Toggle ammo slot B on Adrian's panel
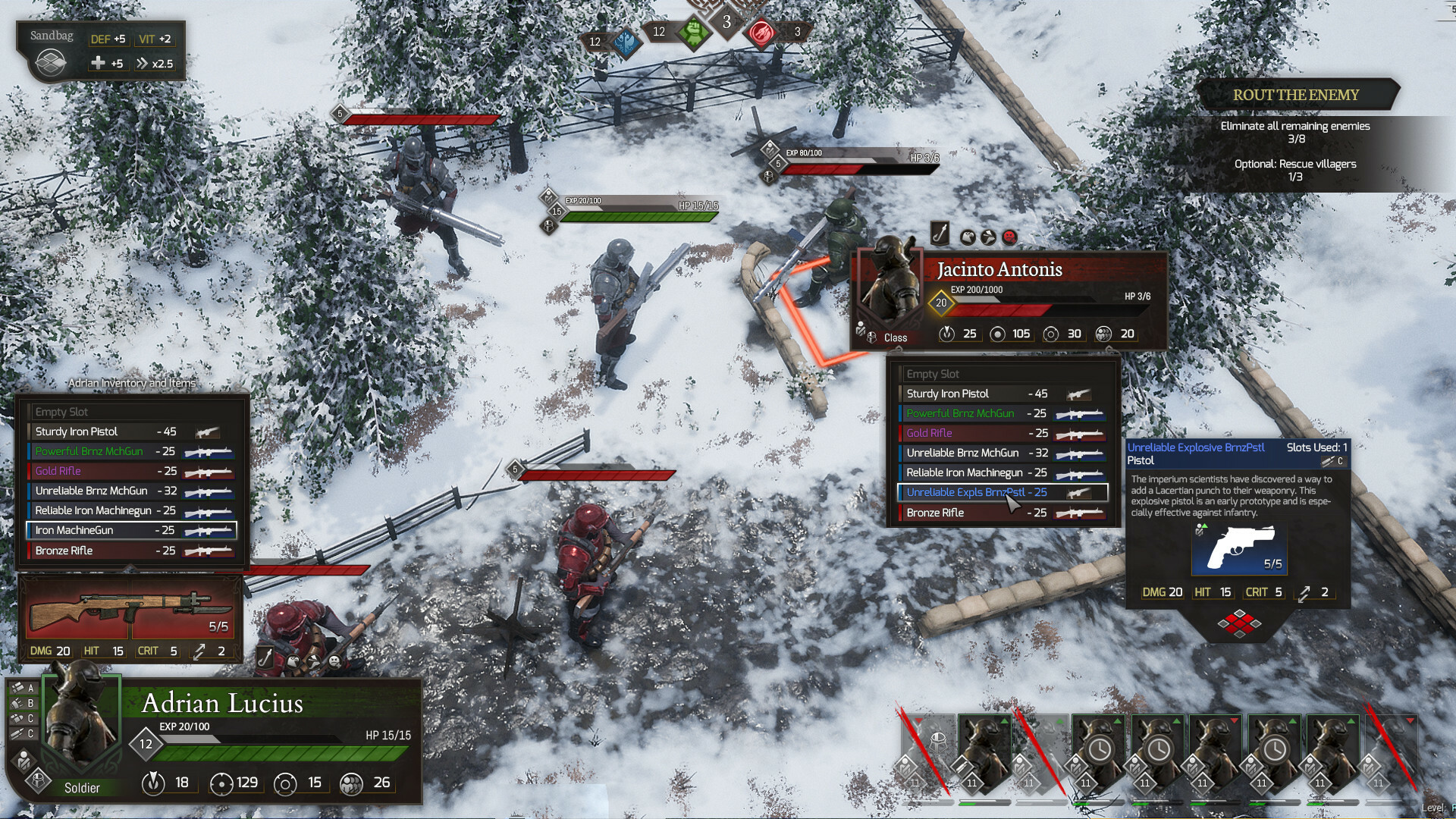Screen dimensions: 1456x819 click(23, 704)
